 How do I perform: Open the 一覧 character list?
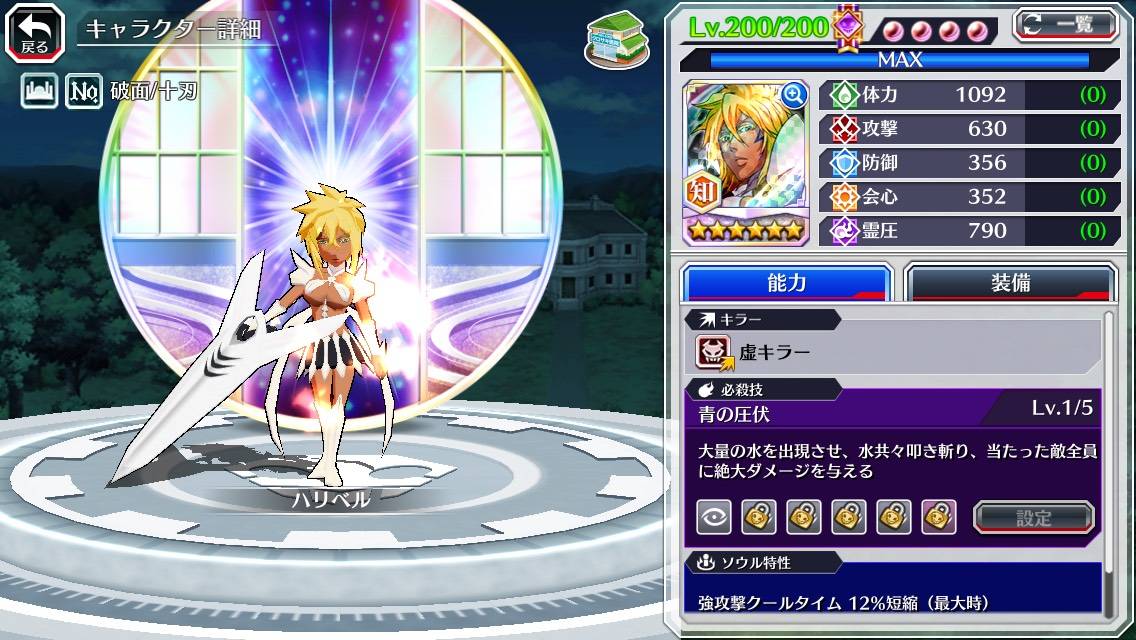pyautogui.click(x=1065, y=24)
